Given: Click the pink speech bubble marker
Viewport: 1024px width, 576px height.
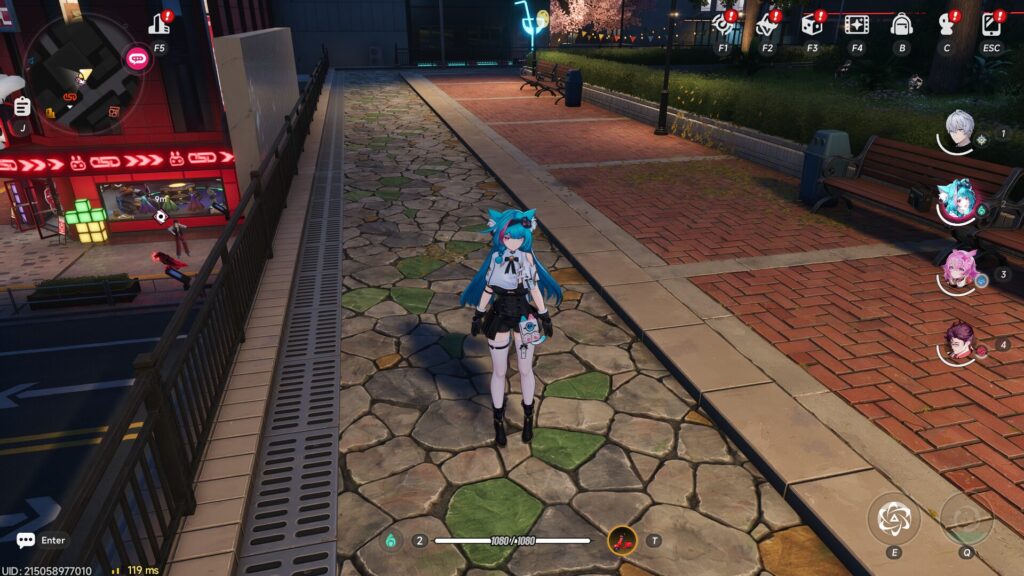Looking at the screenshot, I should tap(137, 58).
